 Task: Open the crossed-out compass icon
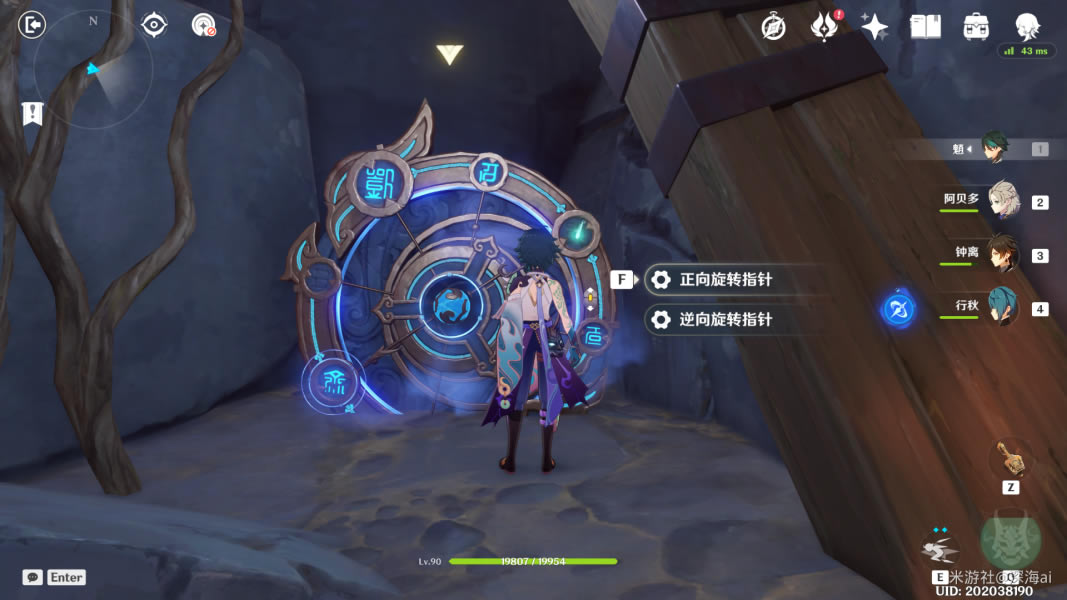click(x=773, y=27)
